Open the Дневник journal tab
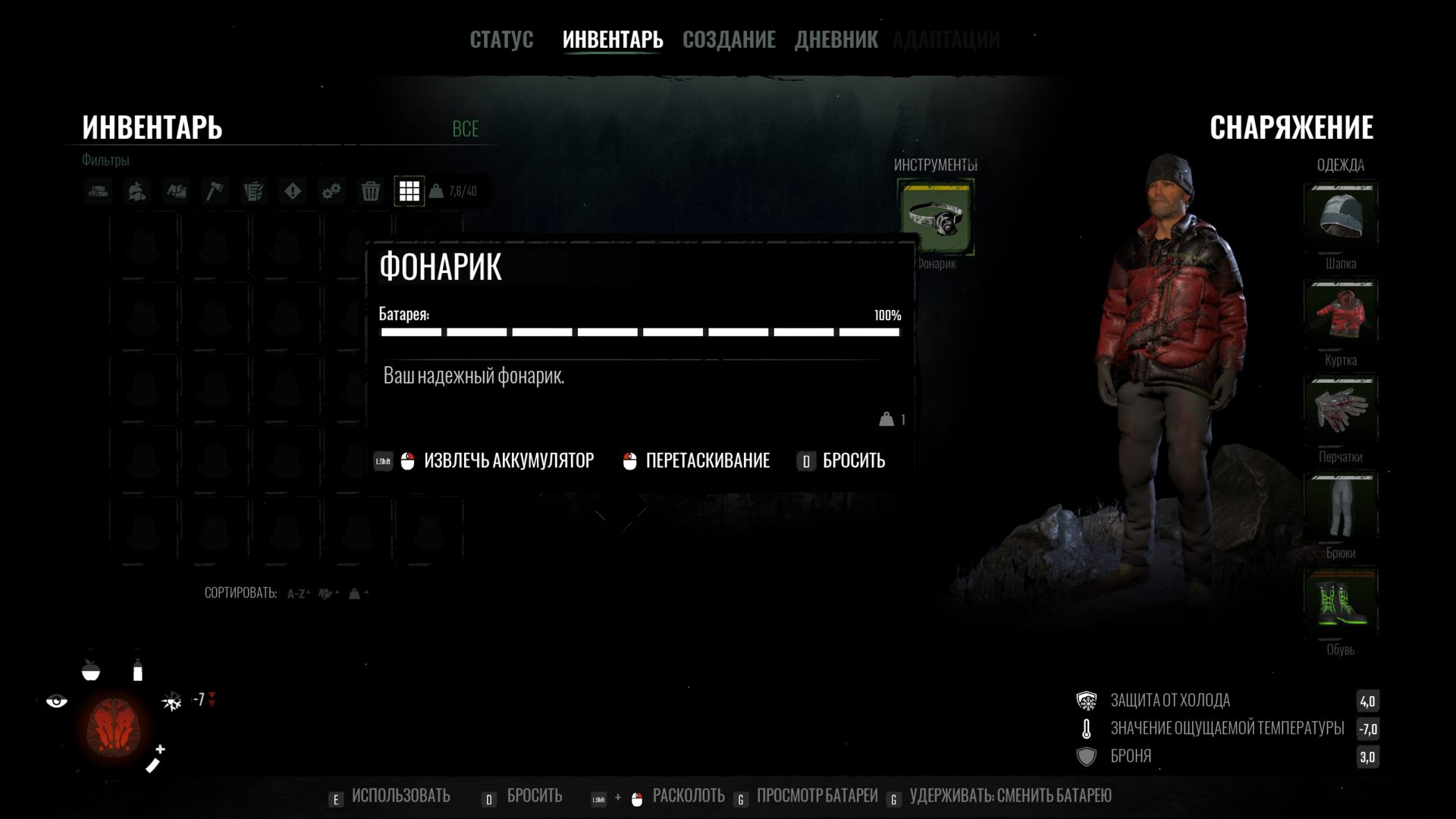This screenshot has width=1456, height=819. coord(836,39)
